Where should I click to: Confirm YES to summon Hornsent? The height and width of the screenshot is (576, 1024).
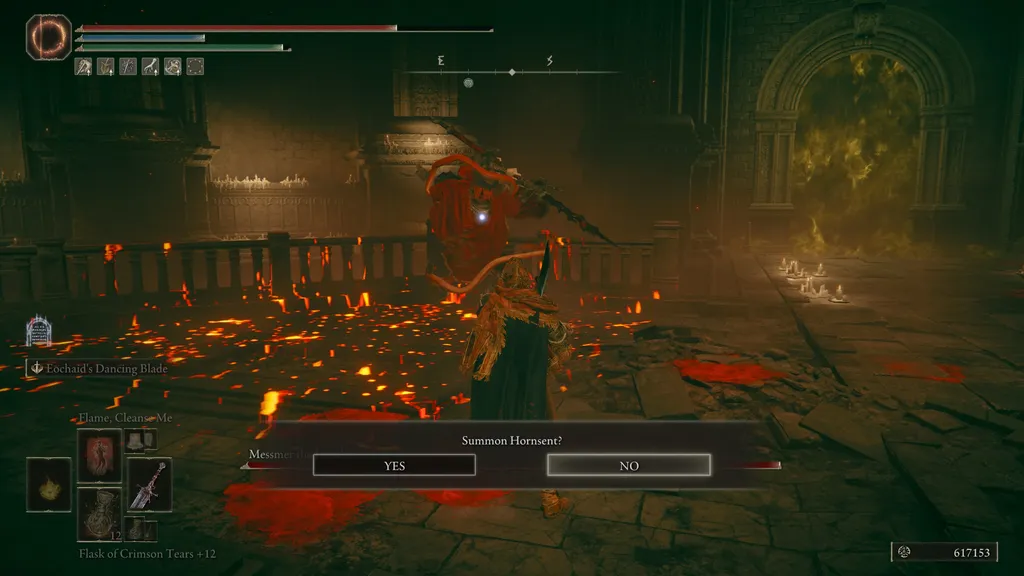pos(394,465)
